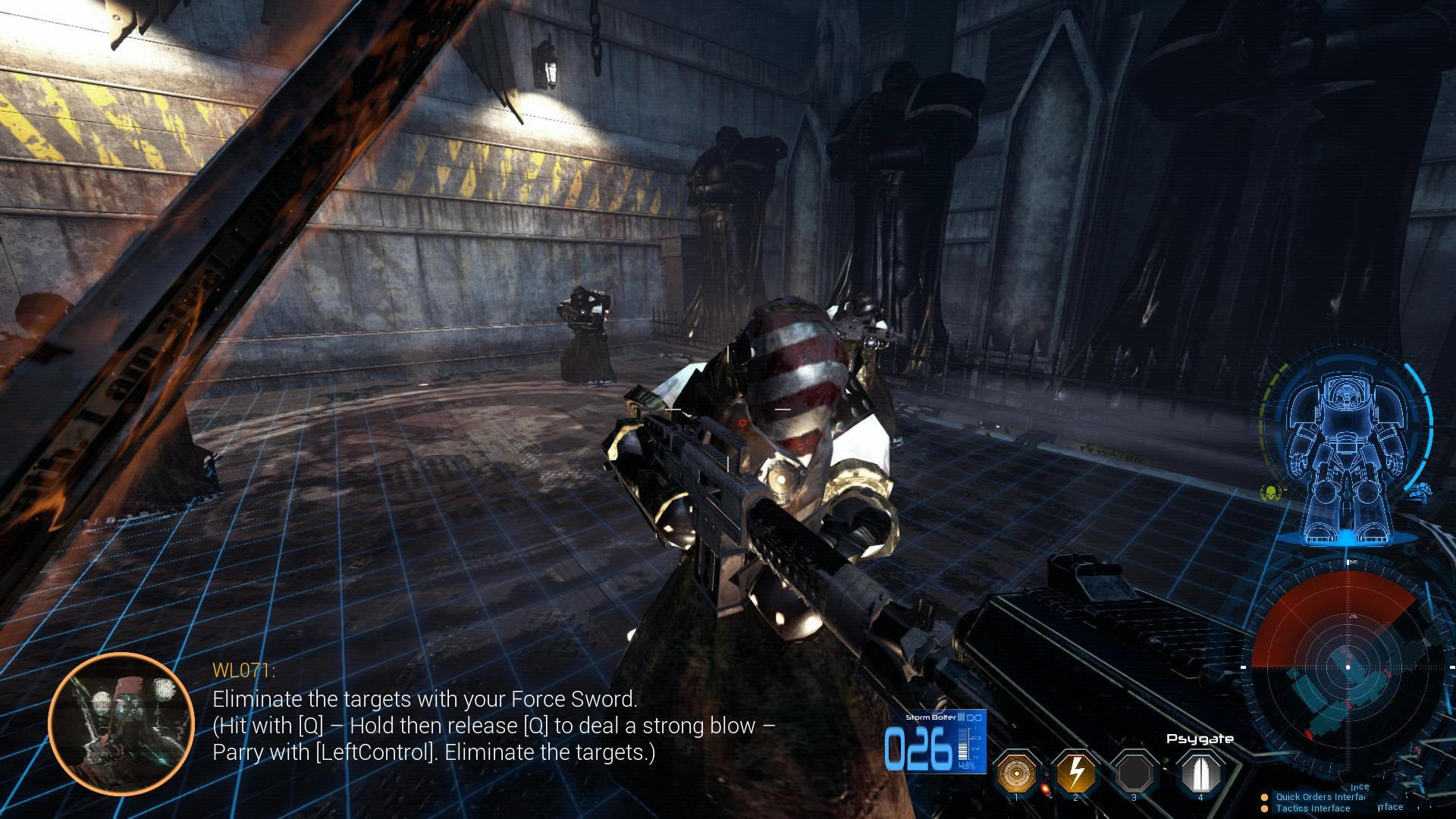The image size is (1456, 819).
Task: Click the blue Terminator squad icon
Action: [1420, 491]
